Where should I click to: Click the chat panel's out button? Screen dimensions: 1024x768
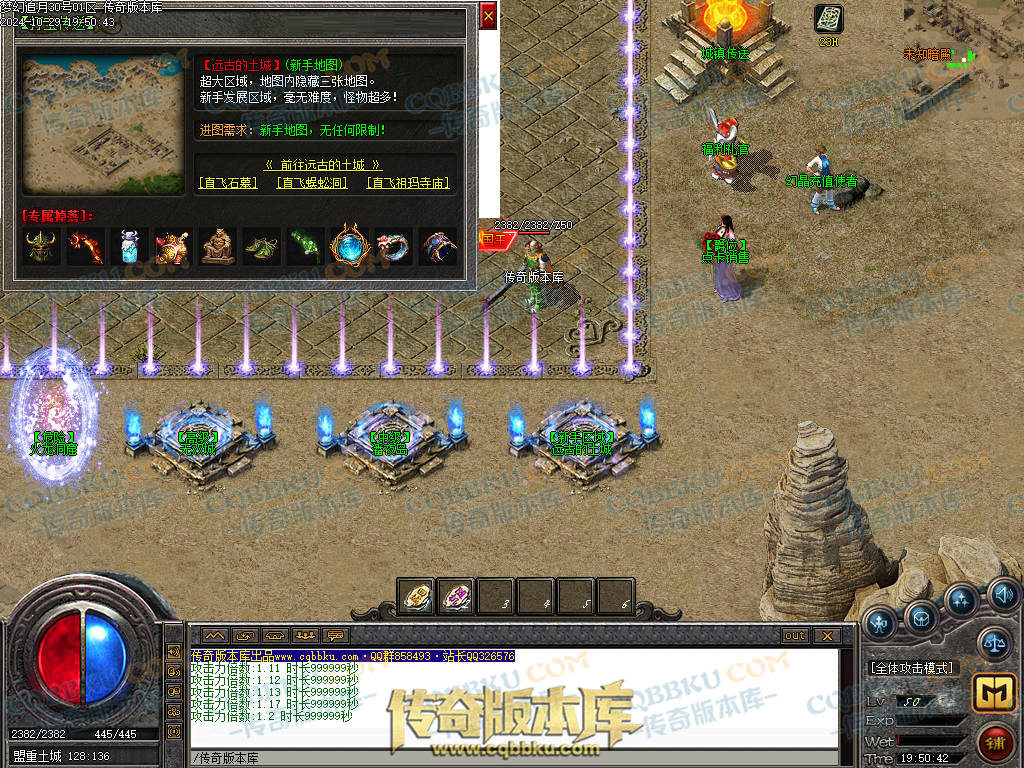pyautogui.click(x=795, y=636)
